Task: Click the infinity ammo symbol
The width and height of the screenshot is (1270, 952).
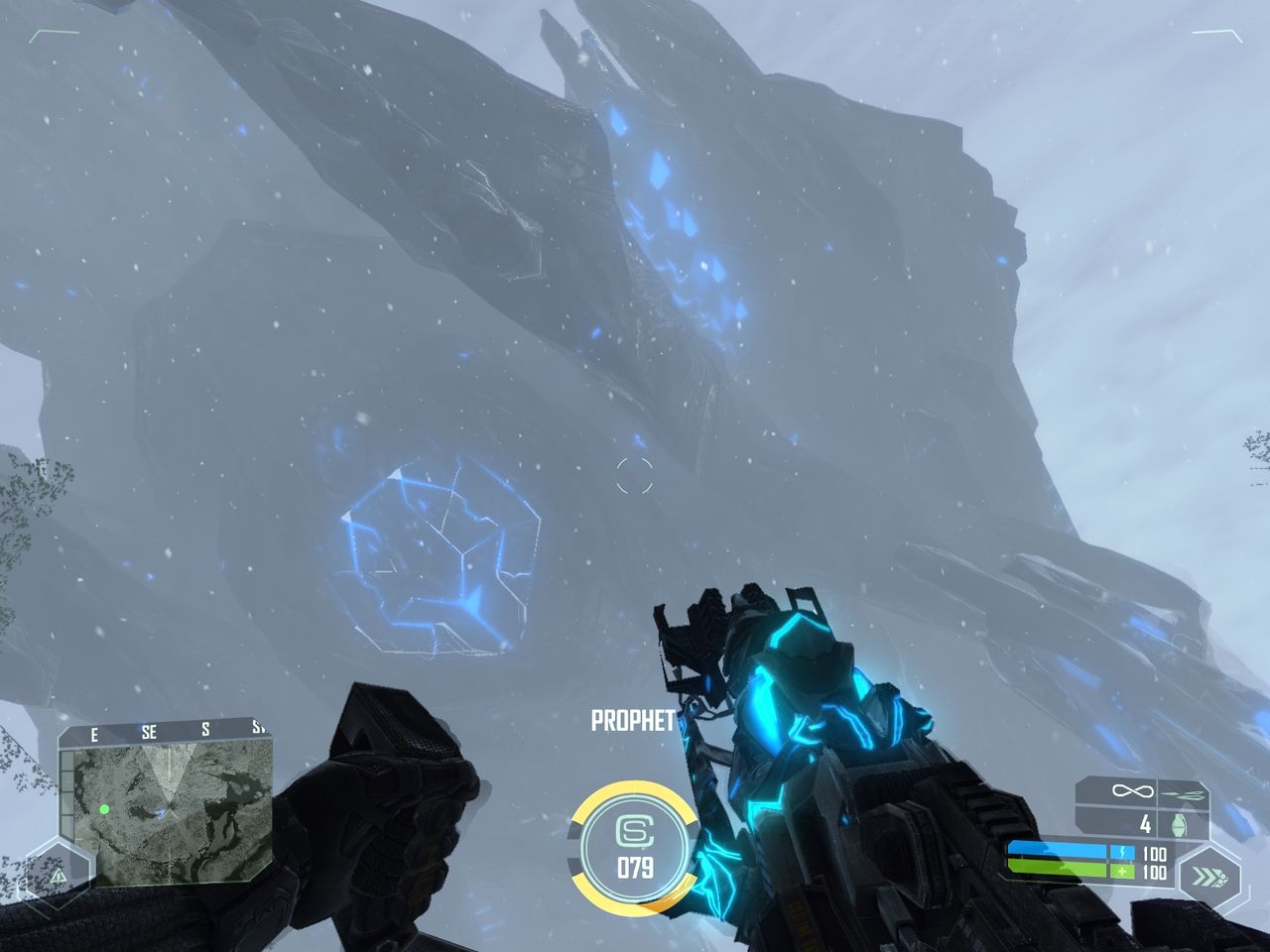Action: tap(1133, 790)
